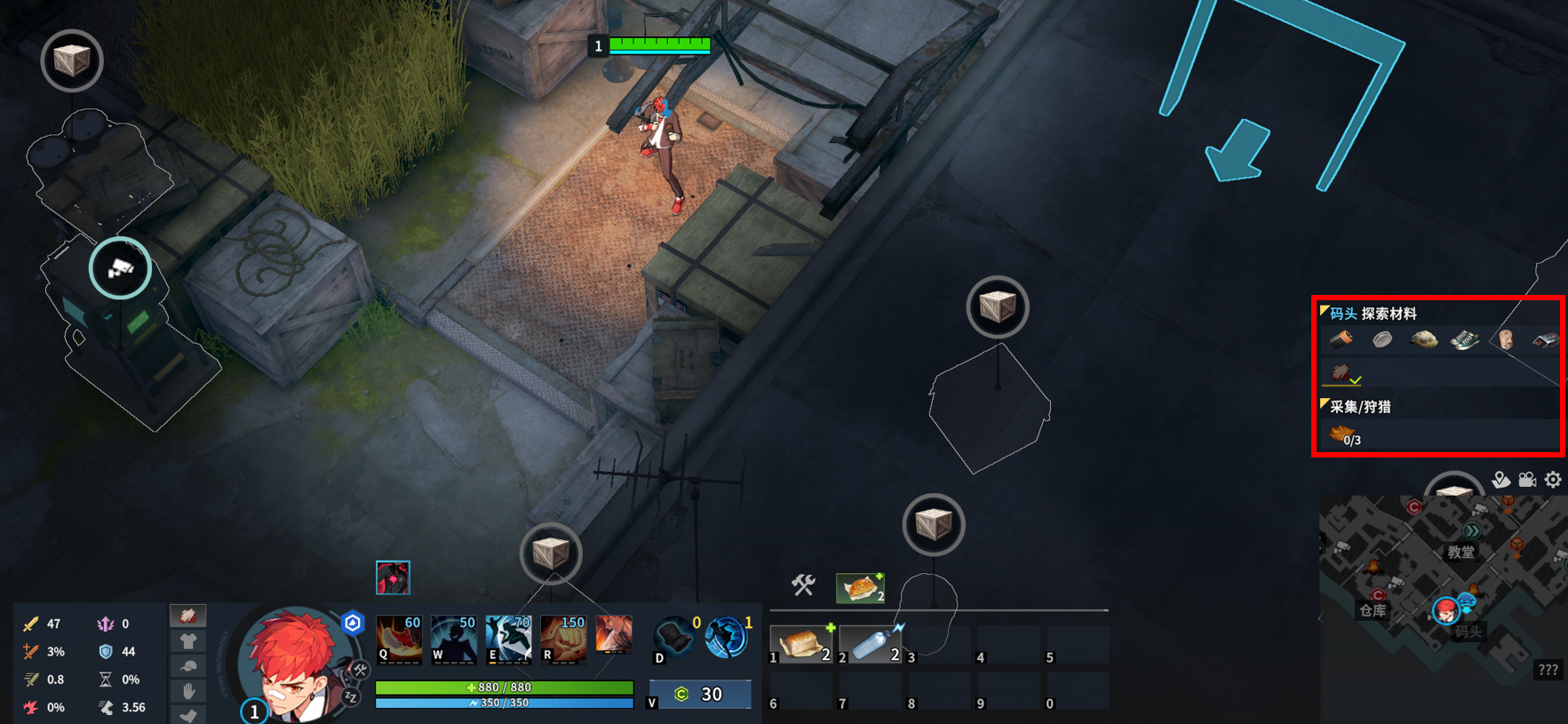
Task: Click the rest Zz button by portrait
Action: click(351, 698)
